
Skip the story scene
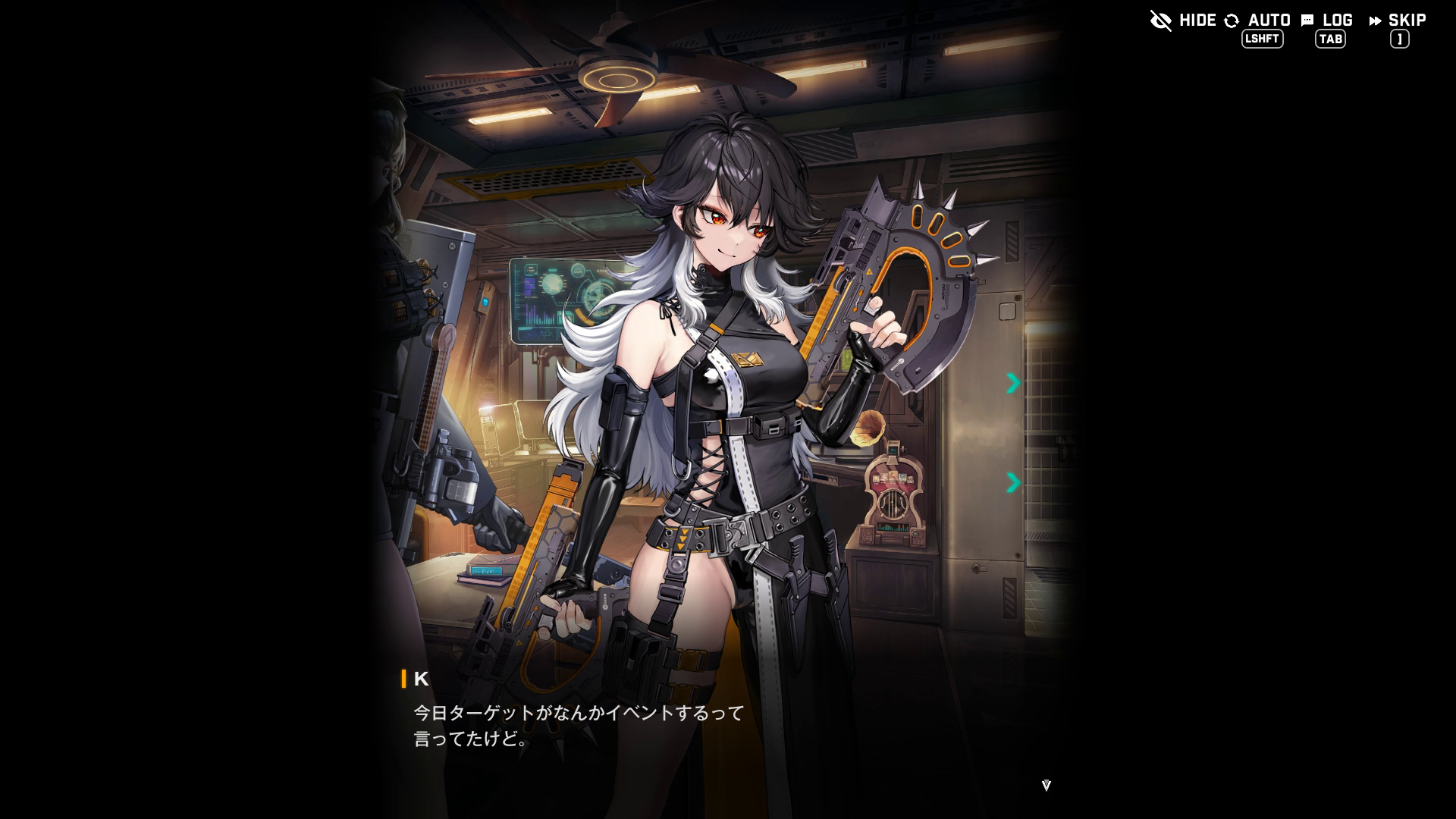1398,20
